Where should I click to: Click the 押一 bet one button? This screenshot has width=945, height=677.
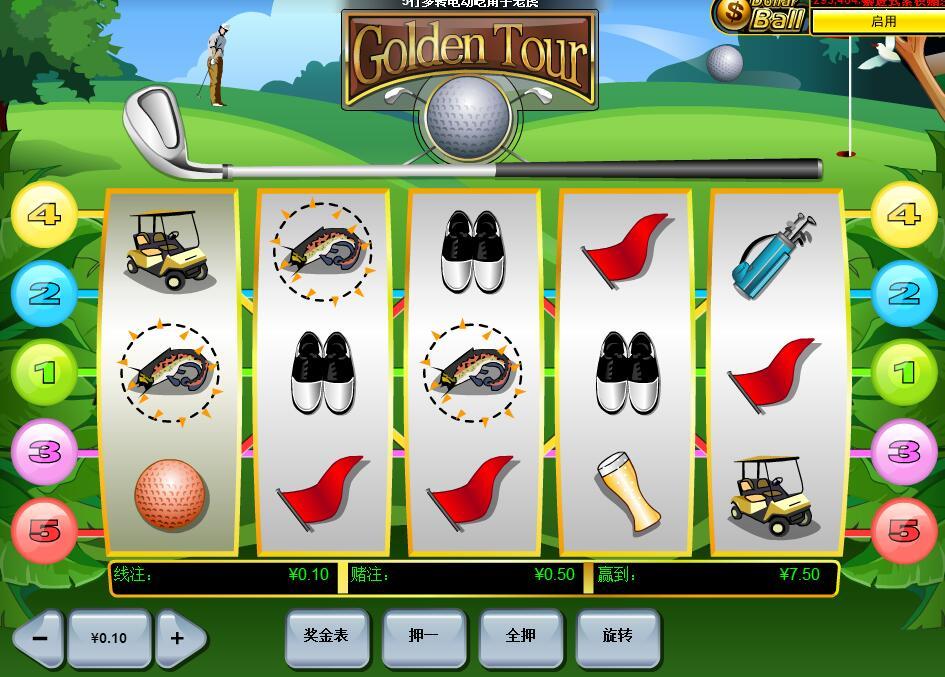[x=423, y=637]
